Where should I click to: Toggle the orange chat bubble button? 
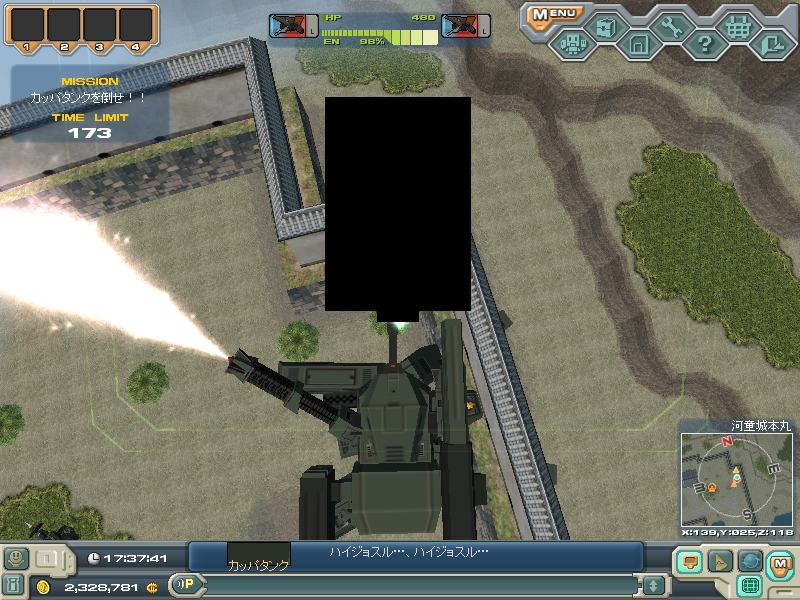pos(689,562)
